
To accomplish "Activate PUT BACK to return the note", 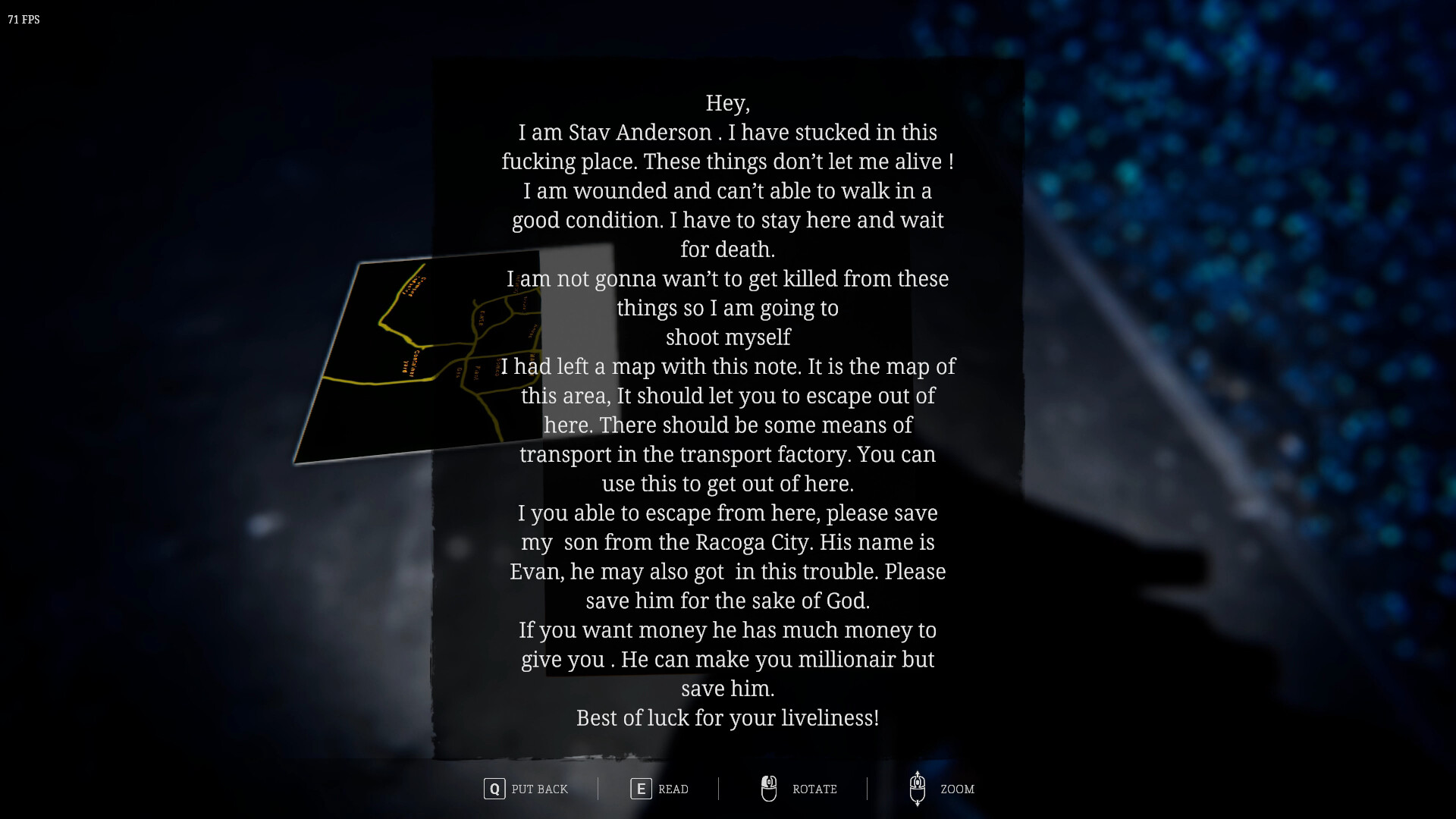I will point(540,789).
